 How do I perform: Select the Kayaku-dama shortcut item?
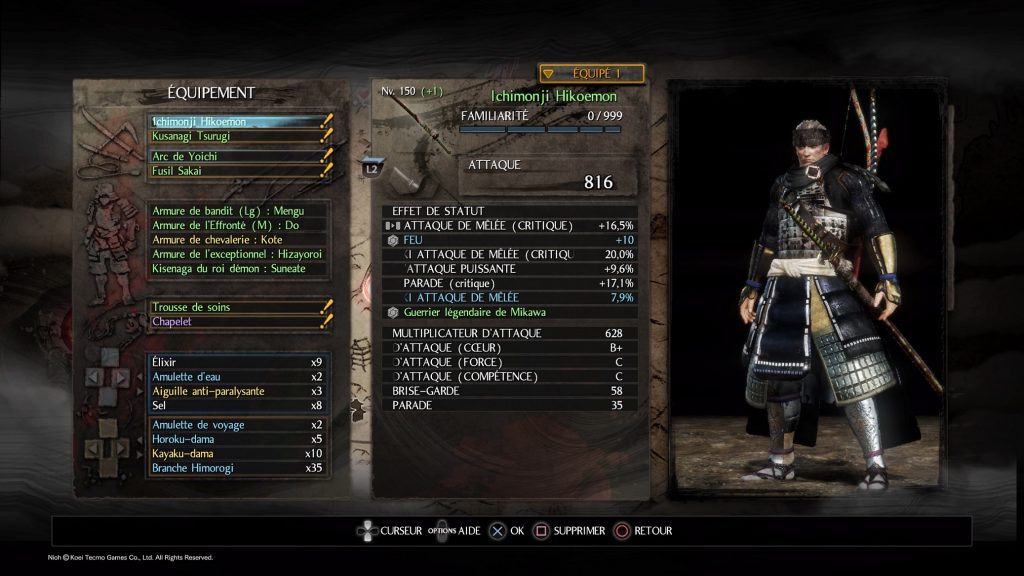[x=236, y=454]
